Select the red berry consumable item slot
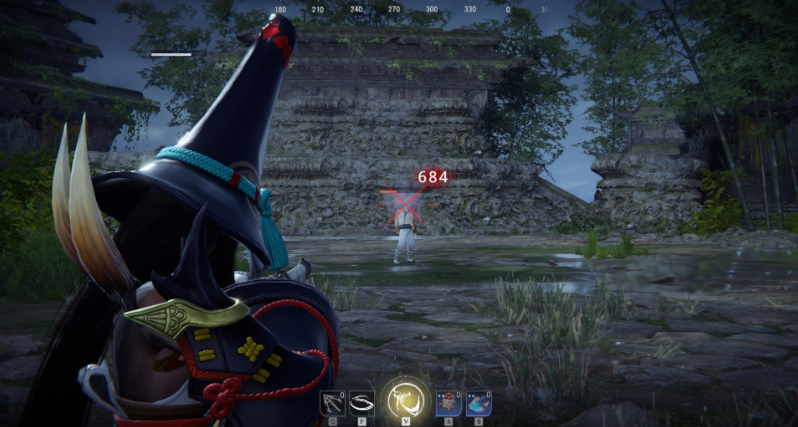 tap(449, 402)
